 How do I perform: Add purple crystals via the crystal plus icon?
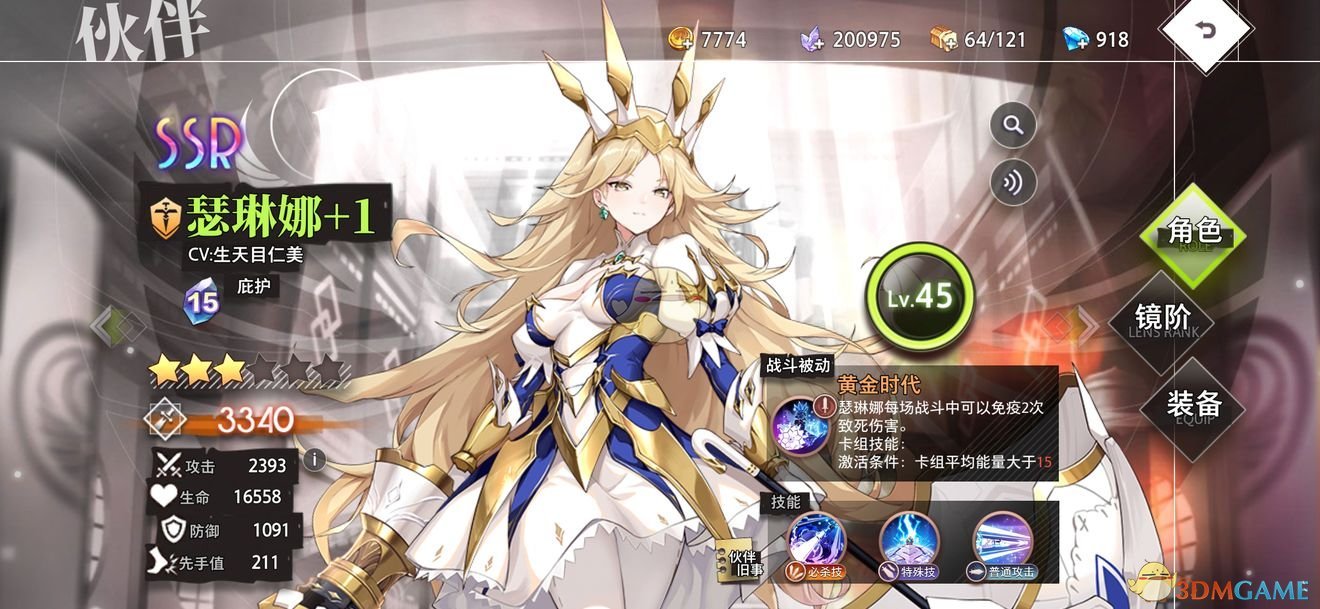click(812, 39)
